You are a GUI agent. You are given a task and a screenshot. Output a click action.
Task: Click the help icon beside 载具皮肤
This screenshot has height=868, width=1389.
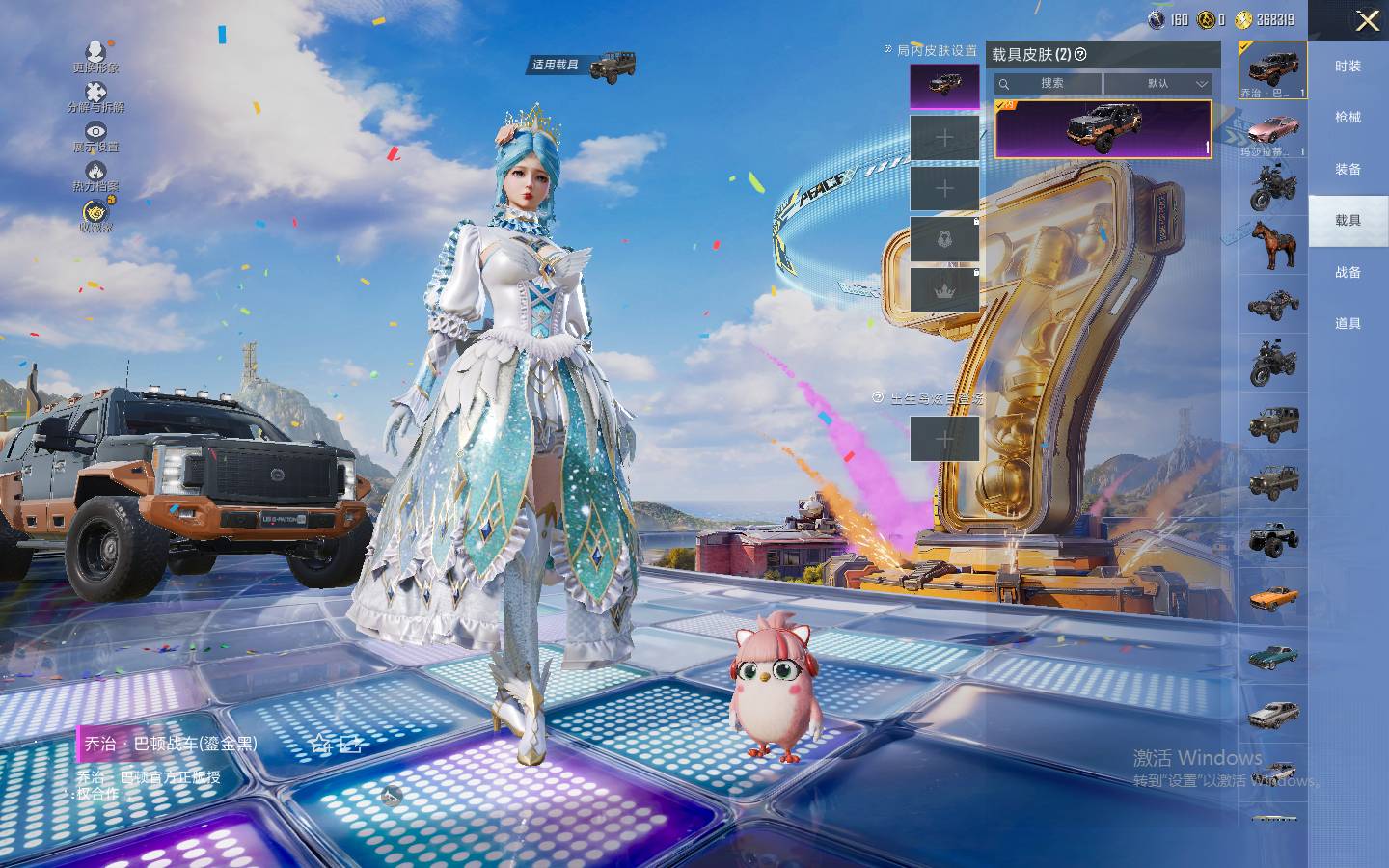pos(1080,55)
